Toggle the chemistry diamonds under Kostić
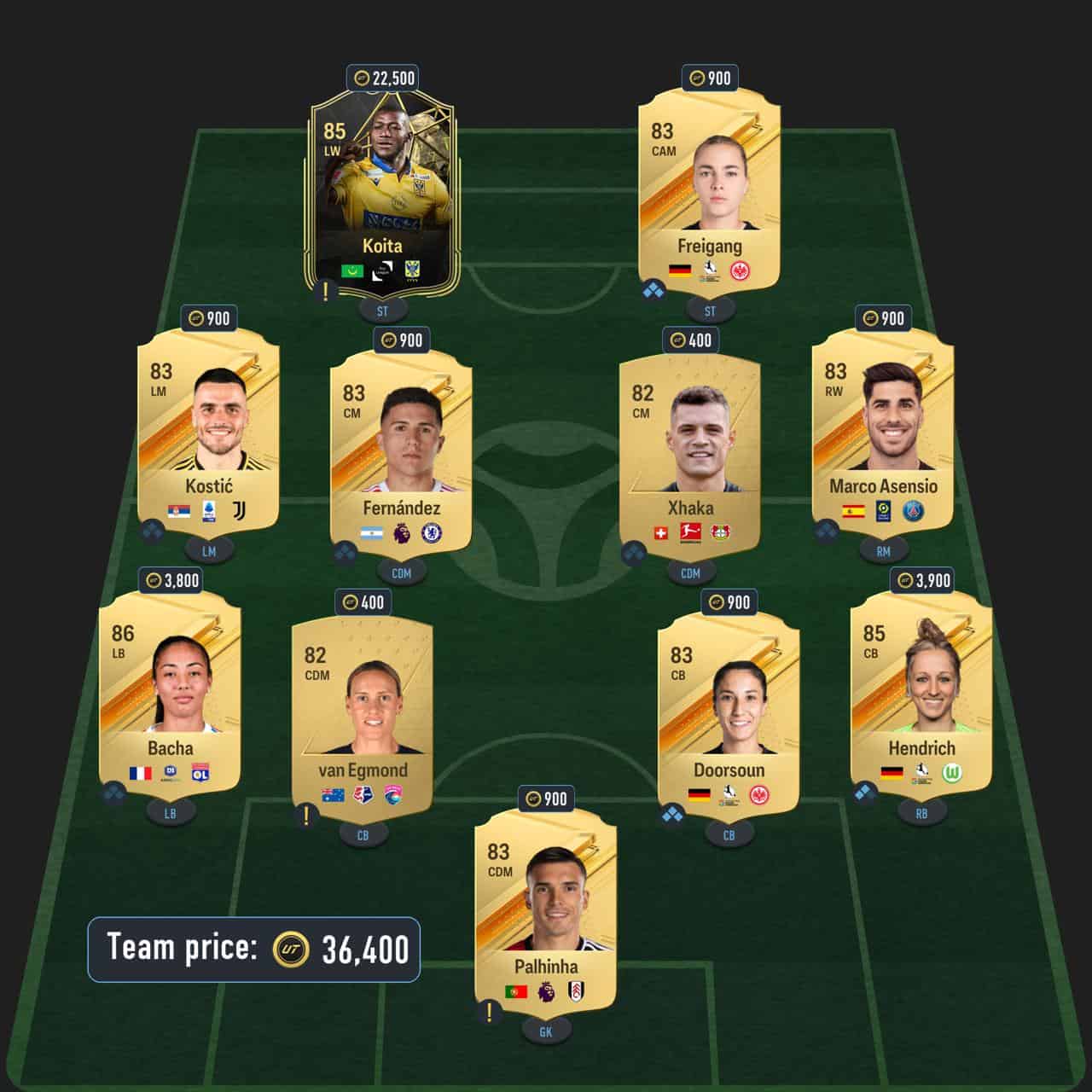Image resolution: width=1092 pixels, height=1092 pixels. coord(154,531)
